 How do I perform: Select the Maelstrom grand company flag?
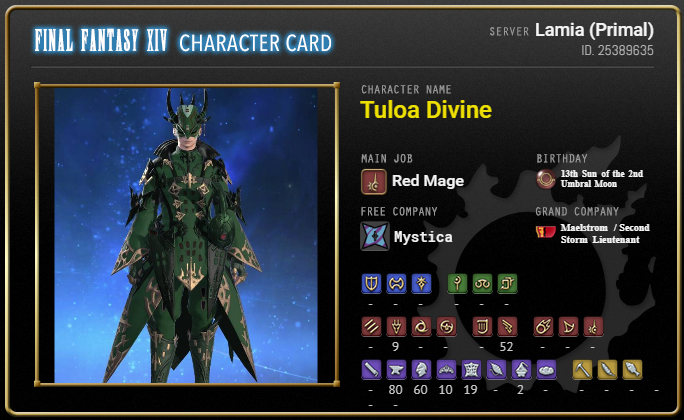[x=546, y=232]
